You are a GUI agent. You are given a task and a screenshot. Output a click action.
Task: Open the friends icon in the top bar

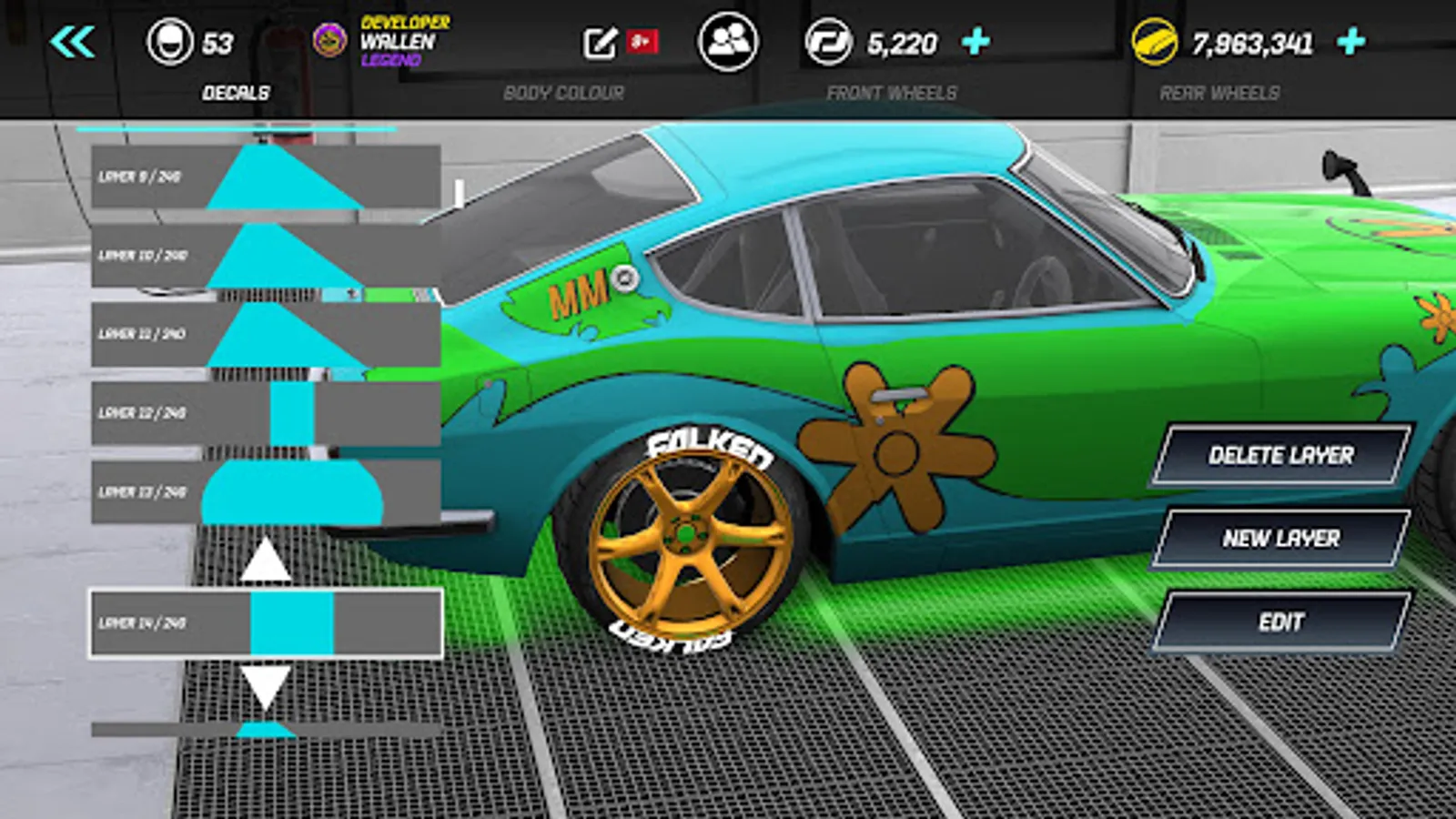(x=727, y=42)
